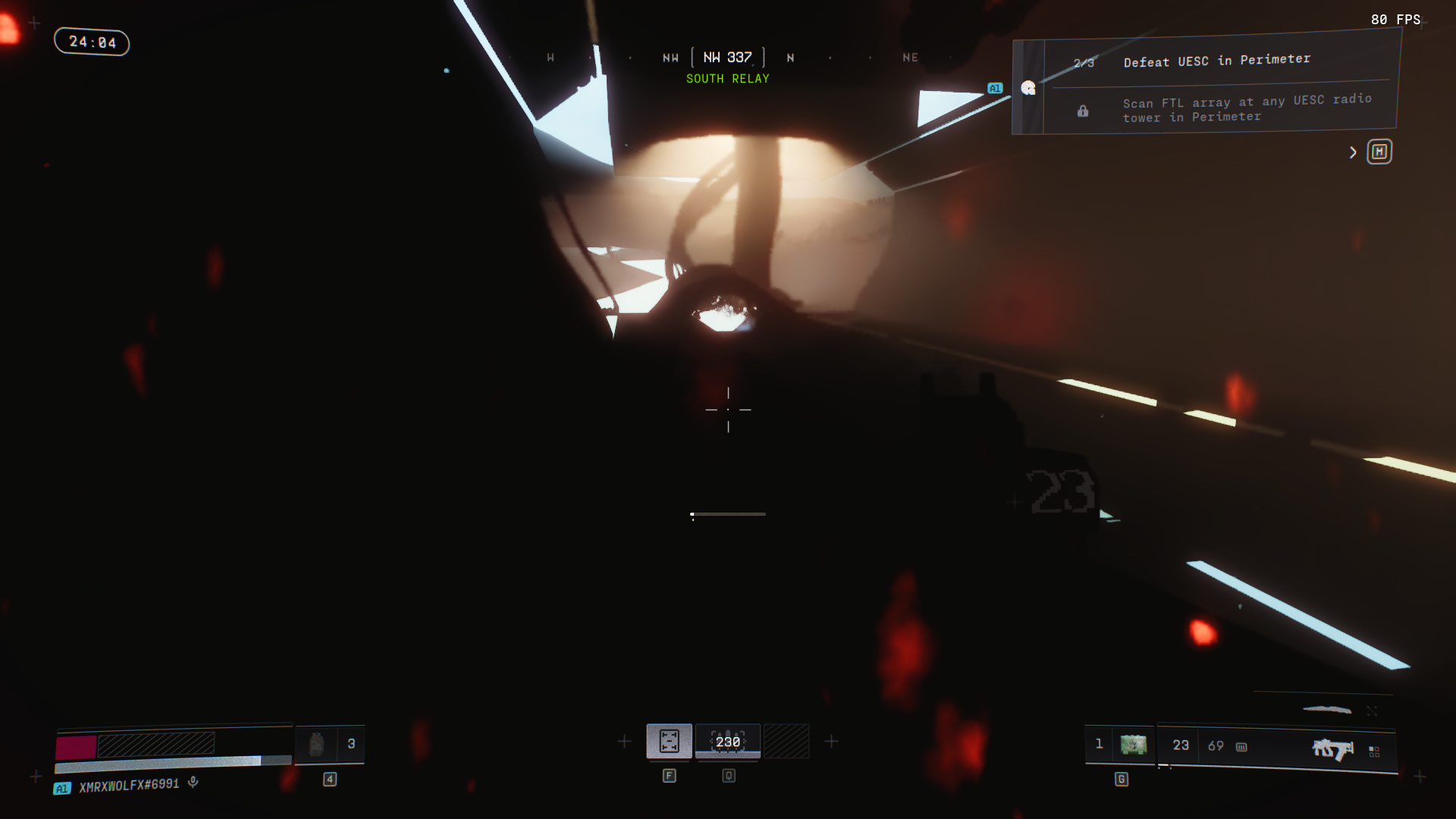The width and height of the screenshot is (1456, 819).
Task: Click the A1 squad marker on the compass
Action: [x=995, y=89]
